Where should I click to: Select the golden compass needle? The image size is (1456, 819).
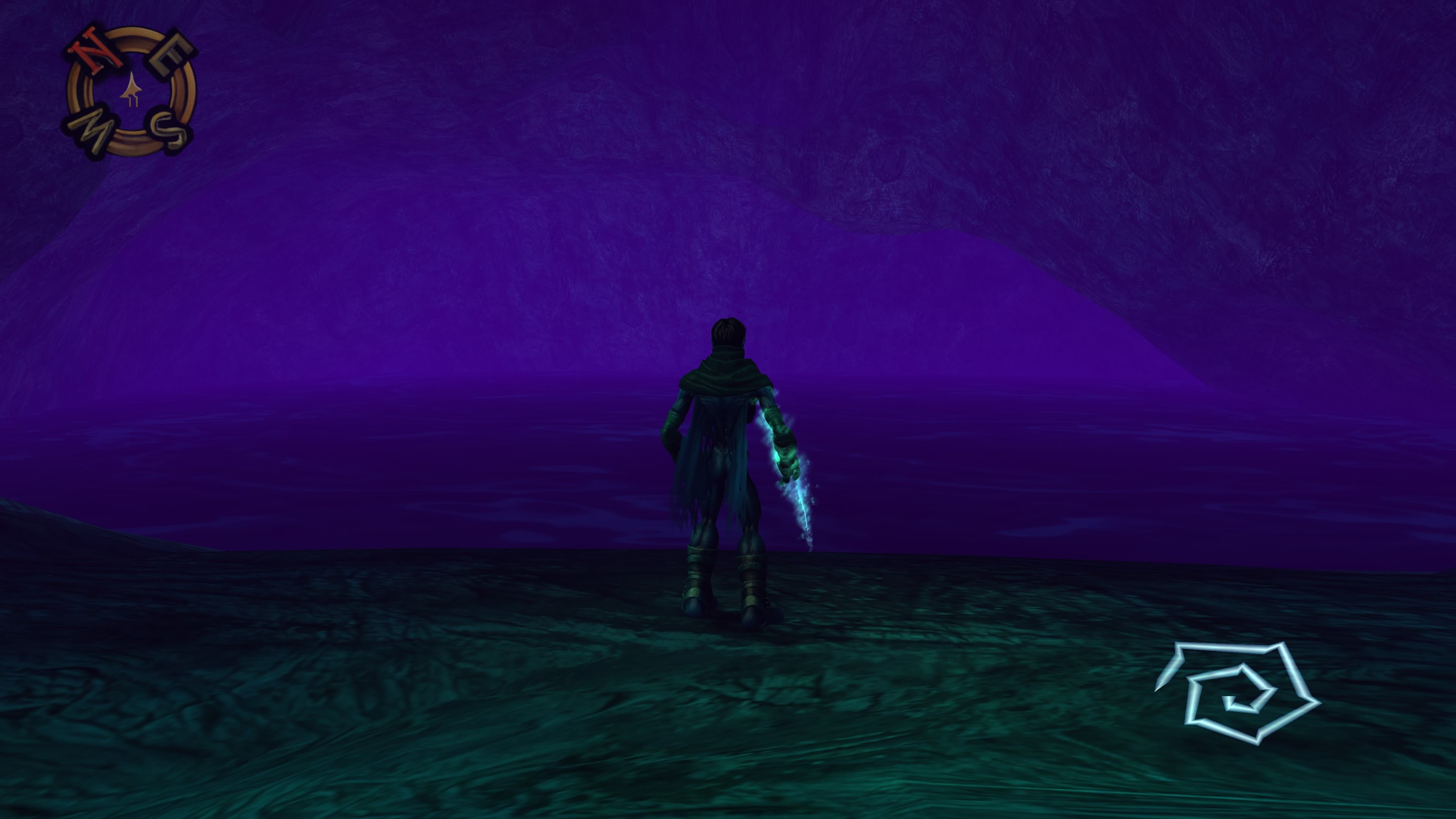(132, 91)
